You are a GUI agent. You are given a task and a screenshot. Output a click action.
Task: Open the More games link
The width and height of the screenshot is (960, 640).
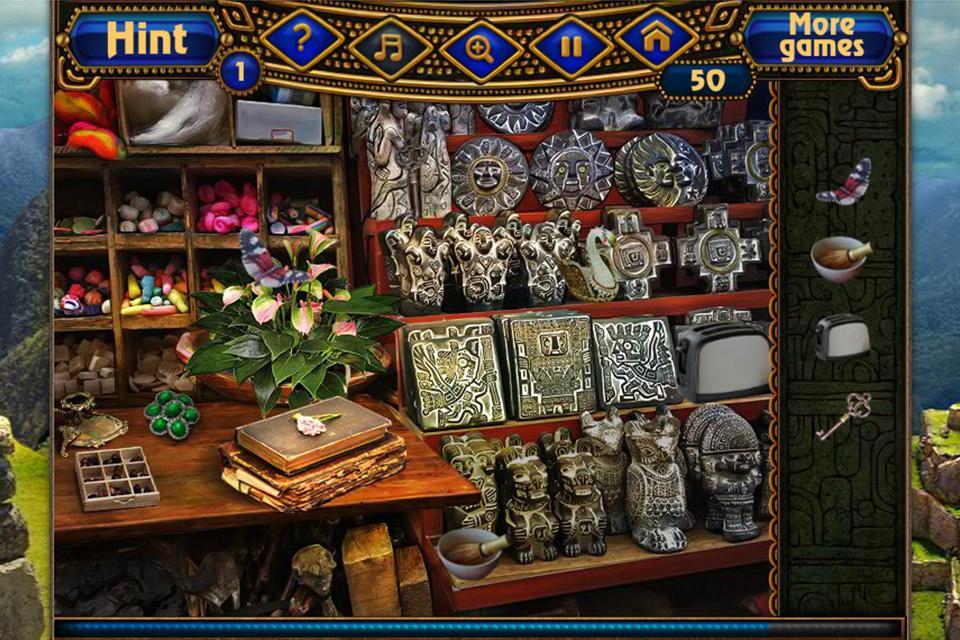click(821, 37)
